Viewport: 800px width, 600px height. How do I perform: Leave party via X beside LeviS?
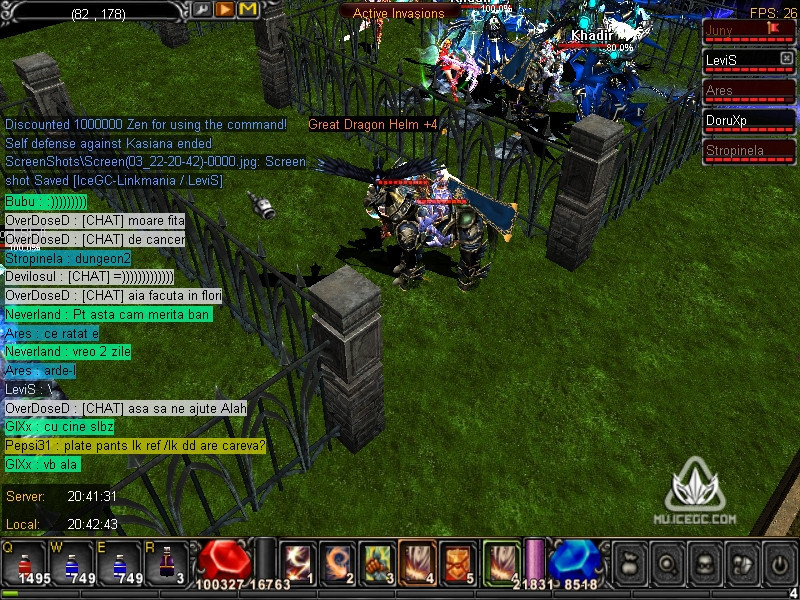coord(786,59)
